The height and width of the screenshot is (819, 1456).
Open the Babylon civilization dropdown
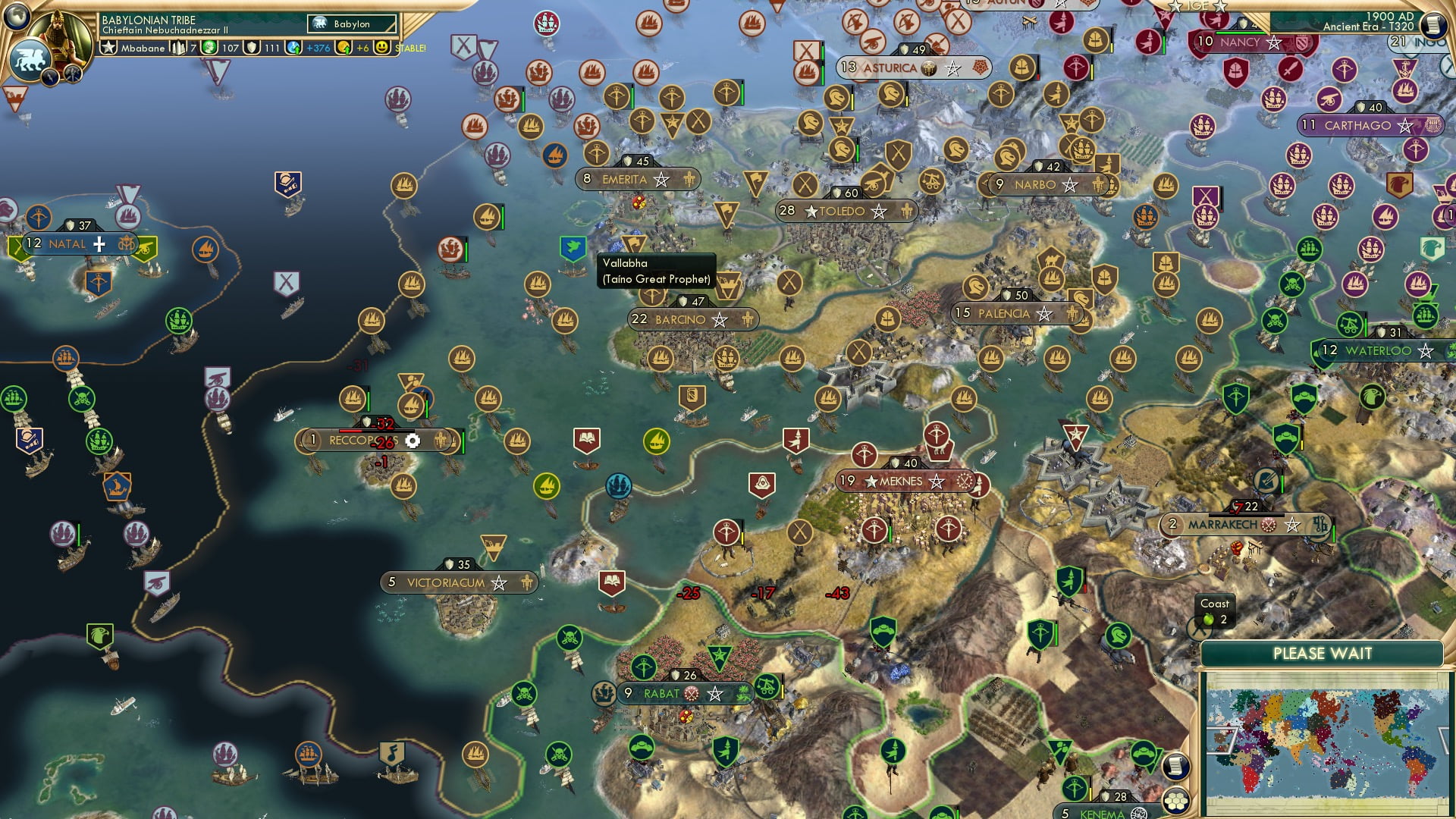pos(350,24)
